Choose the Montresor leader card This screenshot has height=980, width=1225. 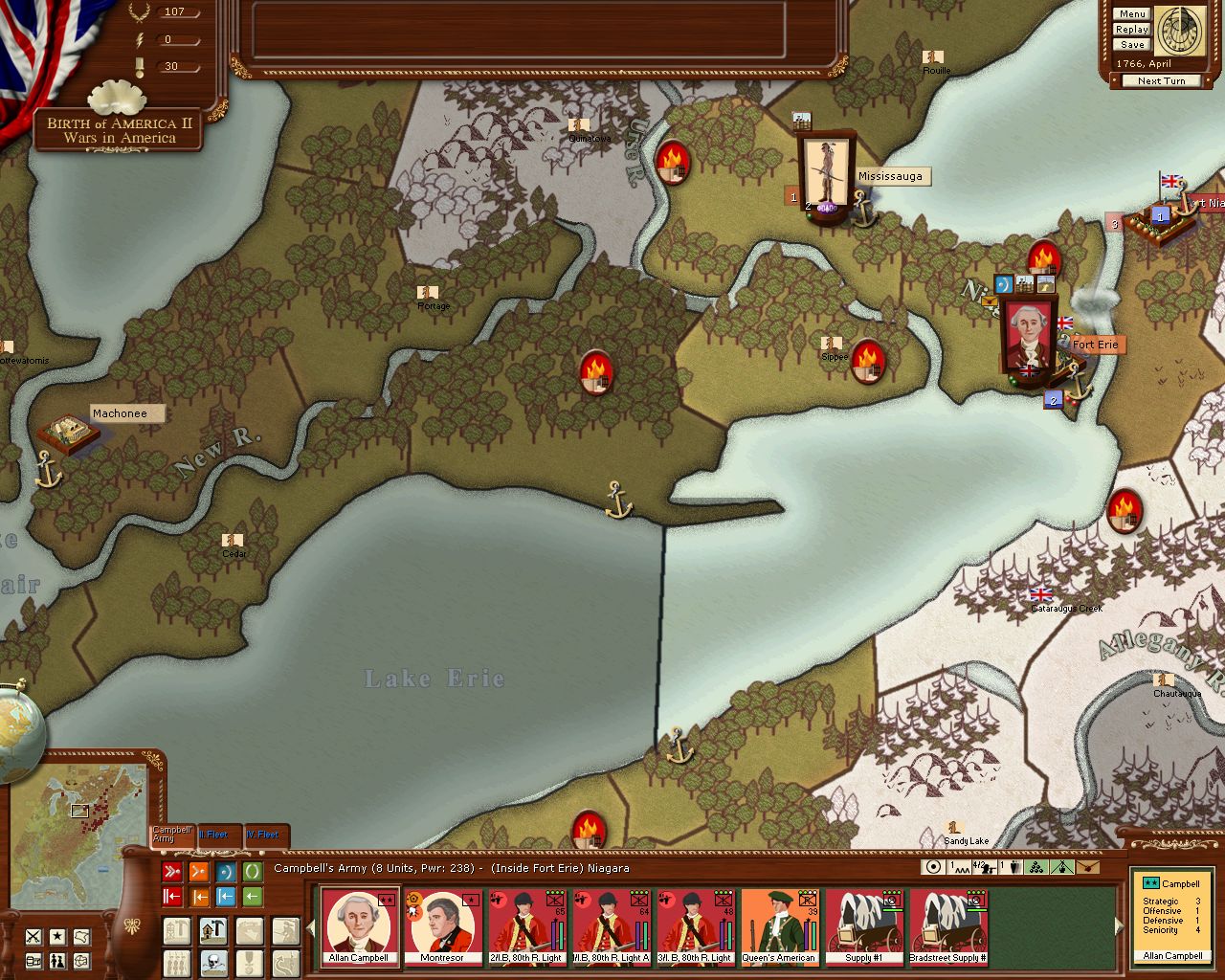(x=442, y=926)
